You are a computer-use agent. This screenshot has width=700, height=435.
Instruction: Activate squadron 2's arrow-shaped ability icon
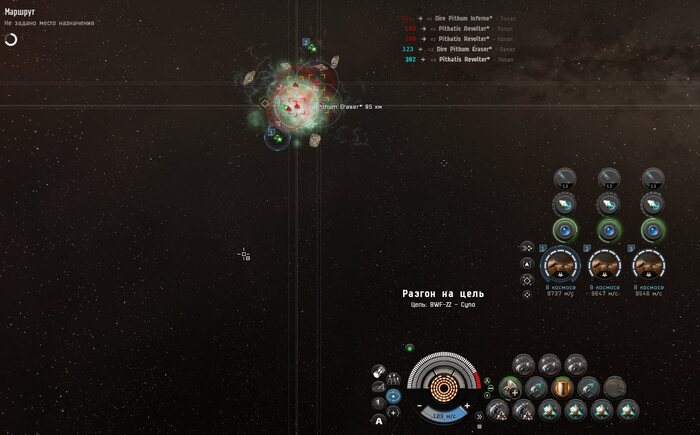pos(609,204)
